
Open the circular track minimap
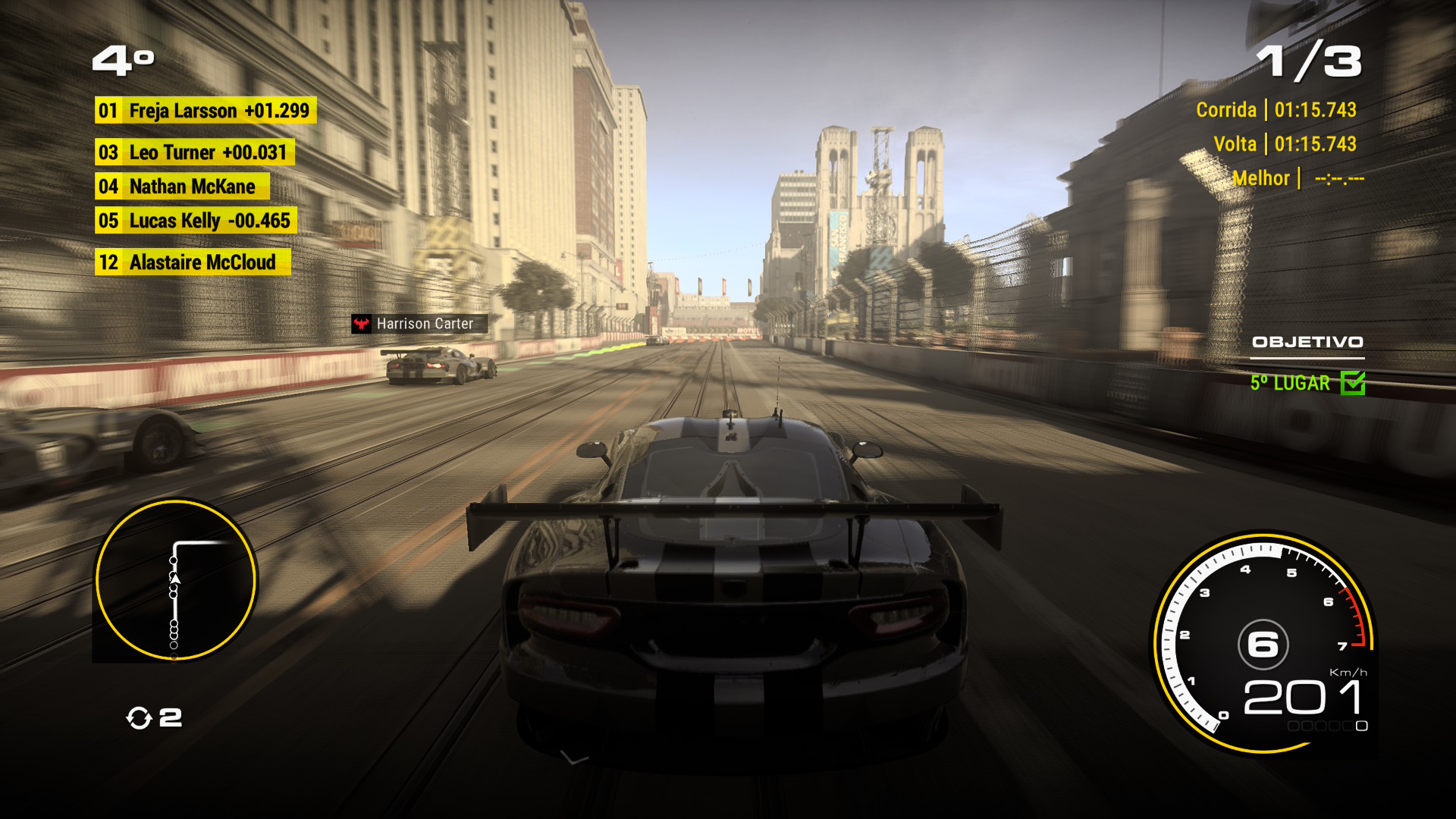[175, 579]
